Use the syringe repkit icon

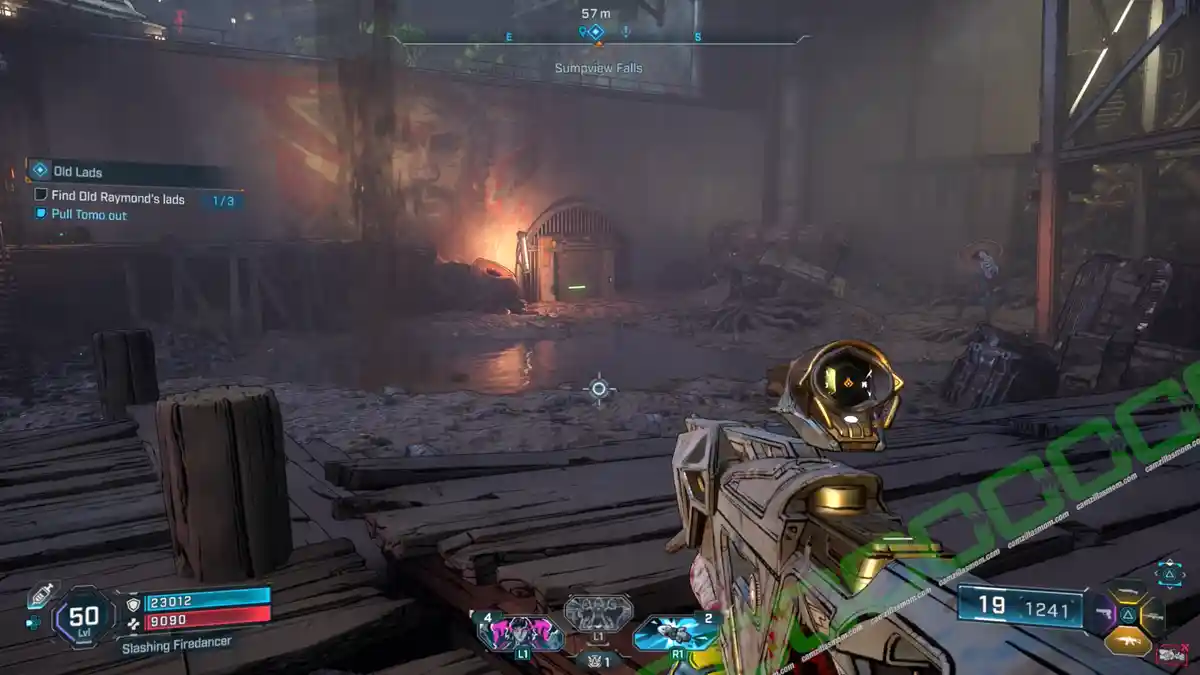[x=42, y=596]
